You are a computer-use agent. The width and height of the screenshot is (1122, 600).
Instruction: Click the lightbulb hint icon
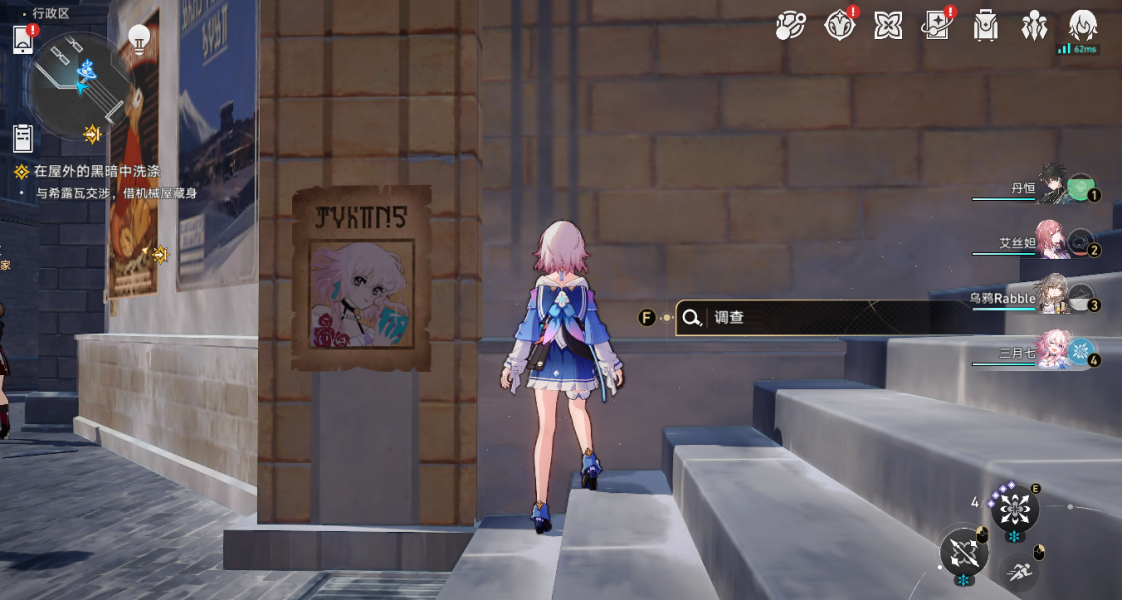139,39
